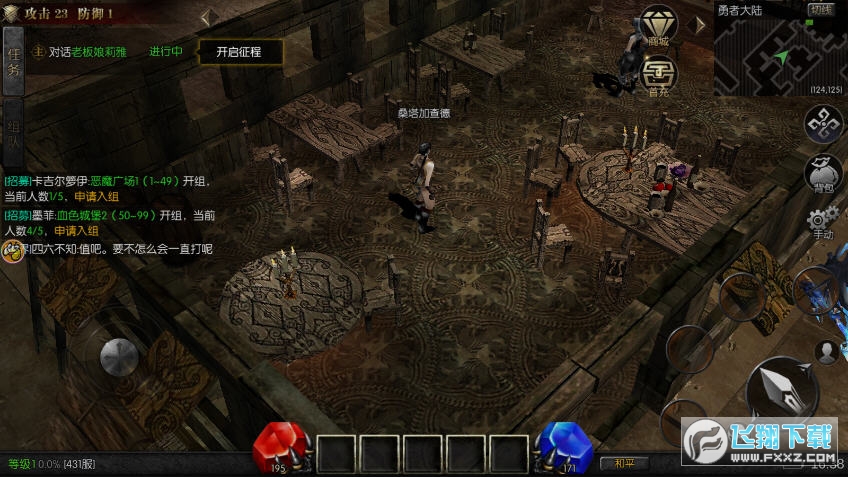Open the chat emoji icon
Viewport: 848px width, 477px height.
(12, 250)
